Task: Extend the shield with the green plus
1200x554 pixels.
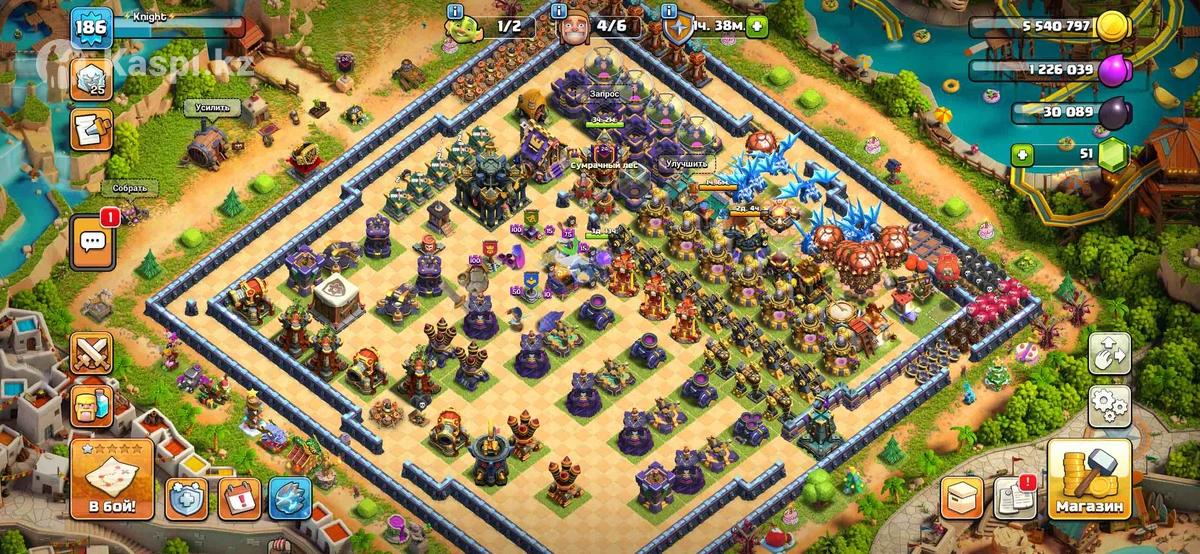Action: [755, 27]
